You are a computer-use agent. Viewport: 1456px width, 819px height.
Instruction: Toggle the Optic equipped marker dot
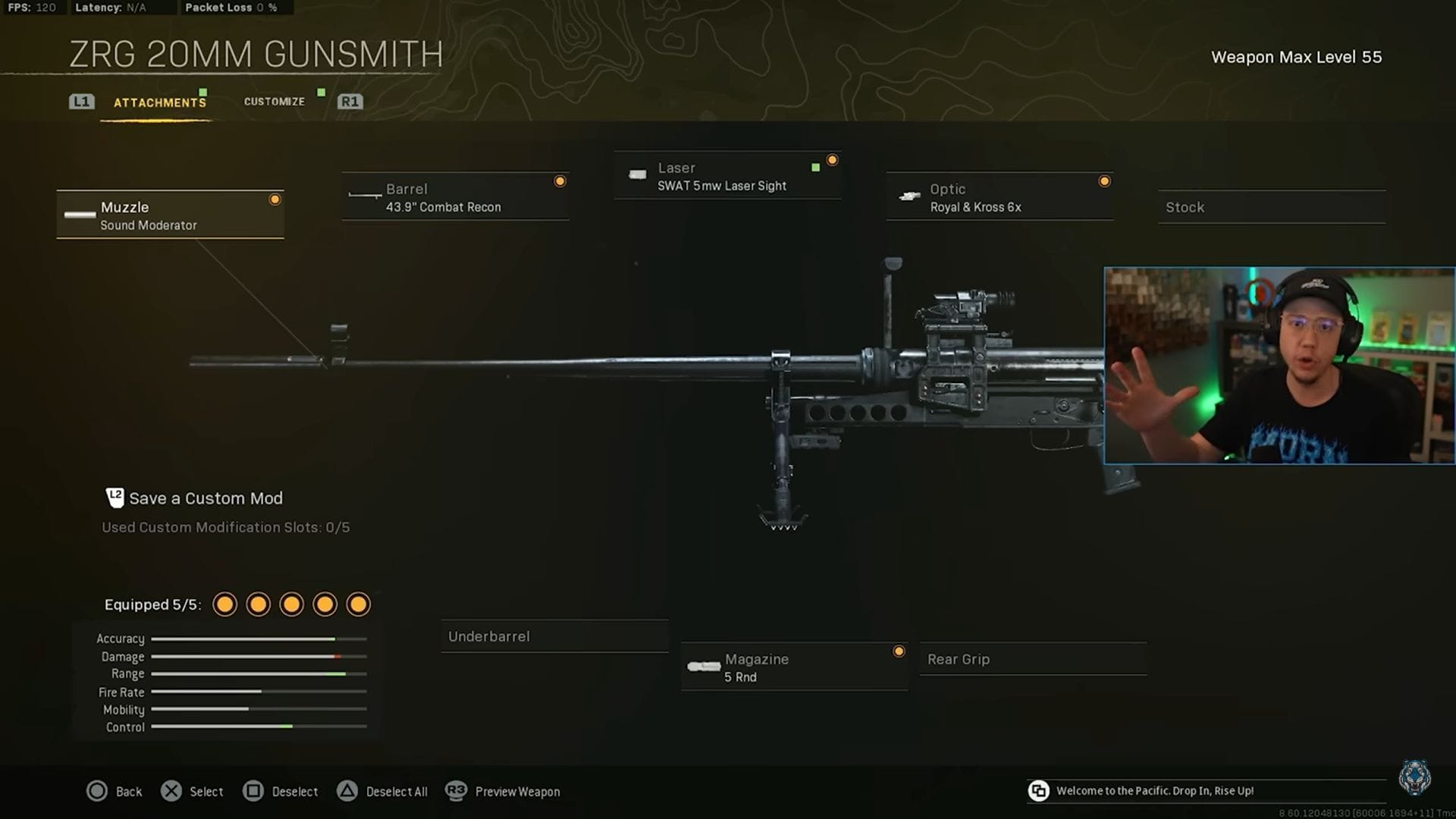tap(1104, 180)
